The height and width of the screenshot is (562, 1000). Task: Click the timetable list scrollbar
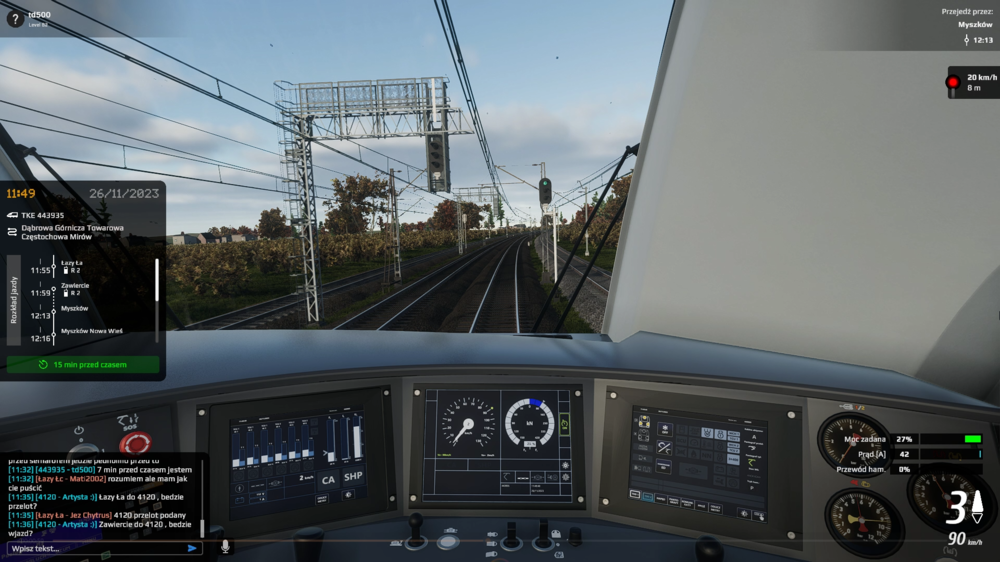click(x=156, y=281)
